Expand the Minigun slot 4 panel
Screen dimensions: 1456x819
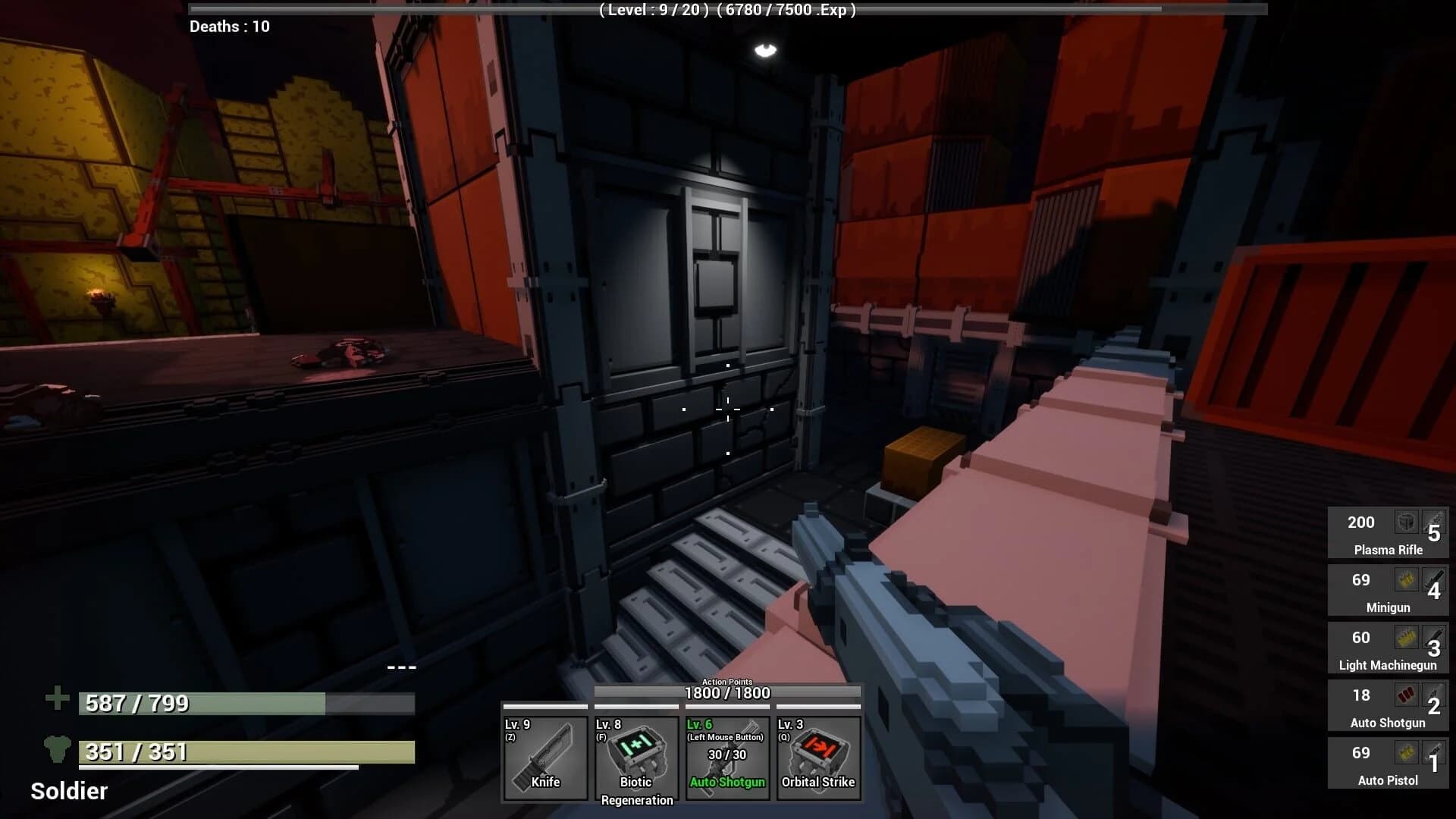pyautogui.click(x=1387, y=590)
